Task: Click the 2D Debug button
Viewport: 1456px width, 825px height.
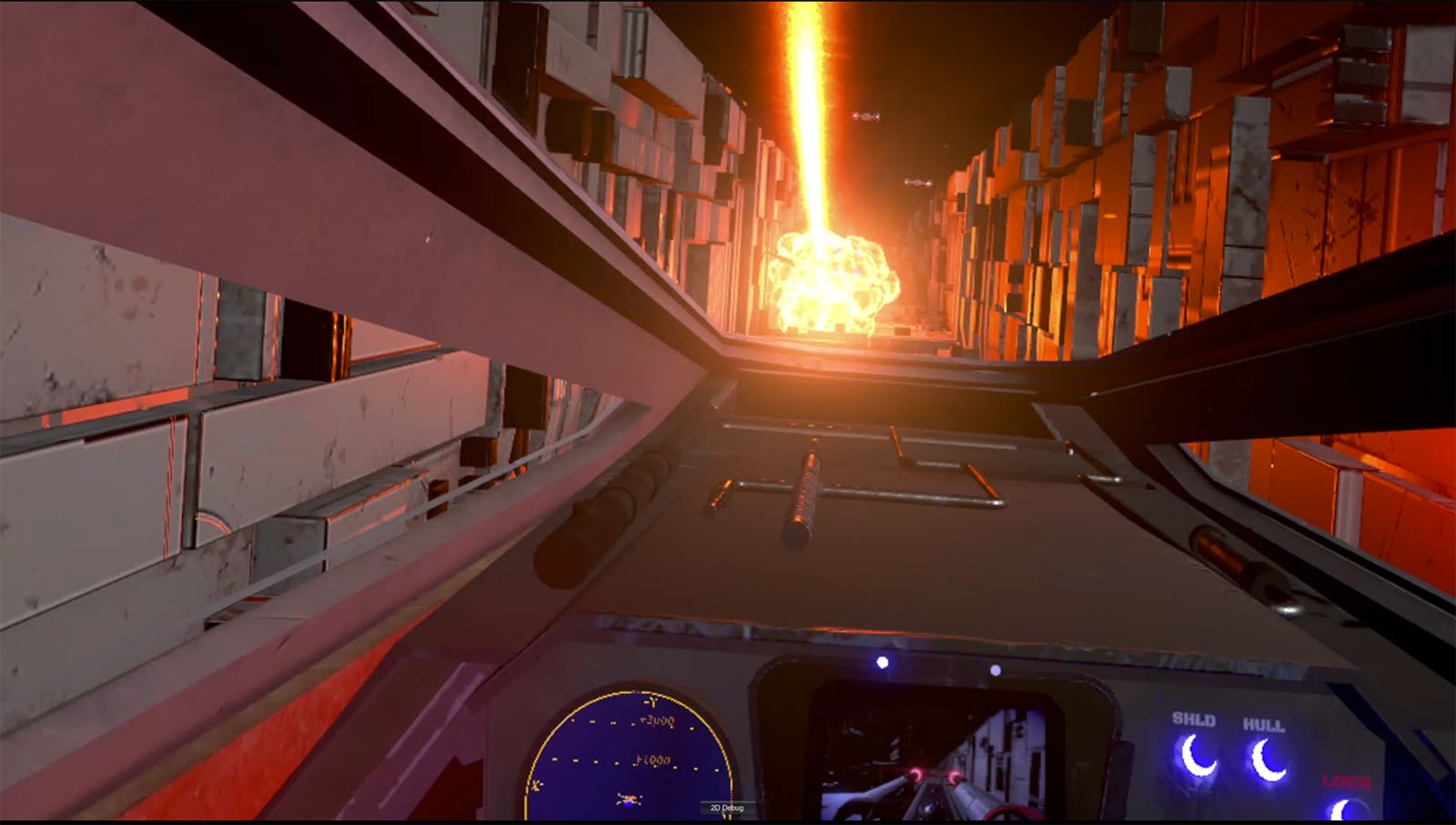Action: (x=726, y=807)
